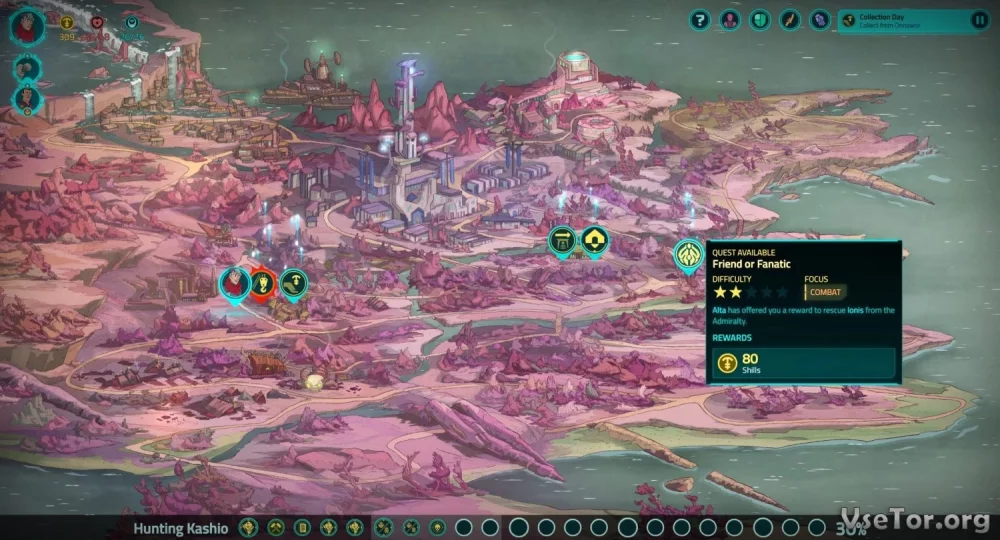Select the Friend or Fanatic quest marker
The height and width of the screenshot is (540, 1000).
tap(687, 254)
